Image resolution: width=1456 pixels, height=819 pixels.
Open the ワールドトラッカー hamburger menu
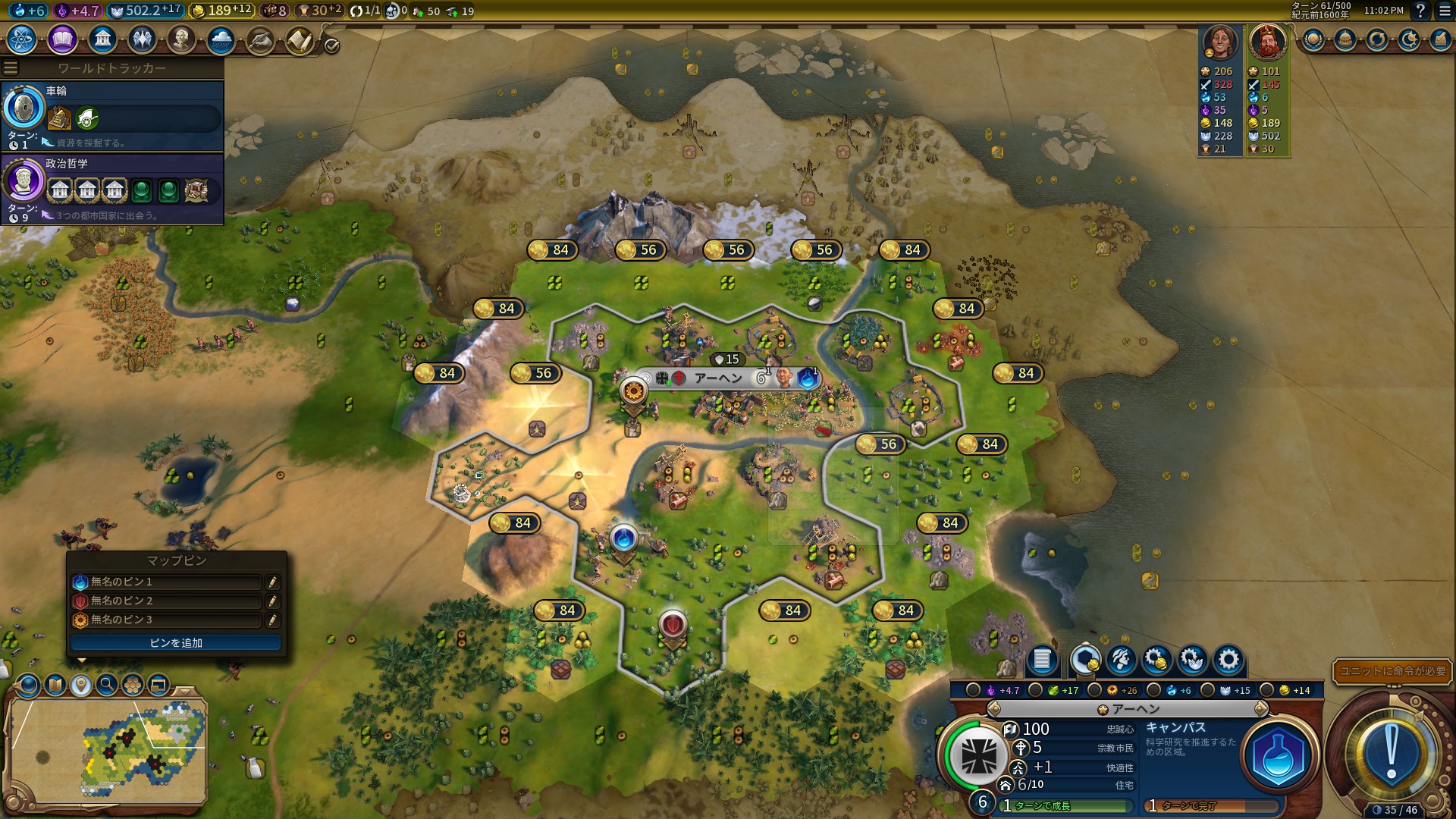coord(10,68)
